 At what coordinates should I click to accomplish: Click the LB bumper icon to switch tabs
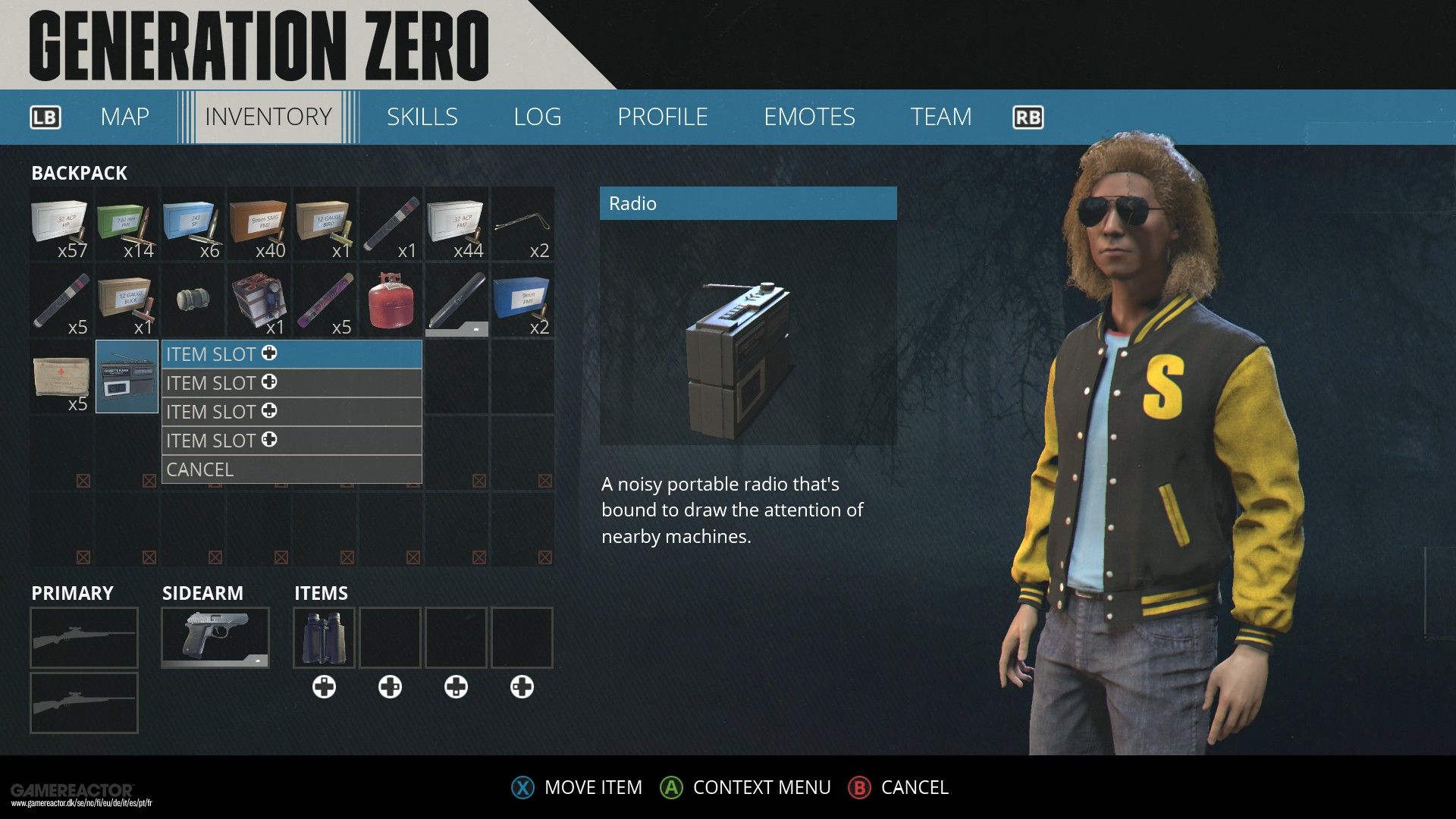(45, 117)
